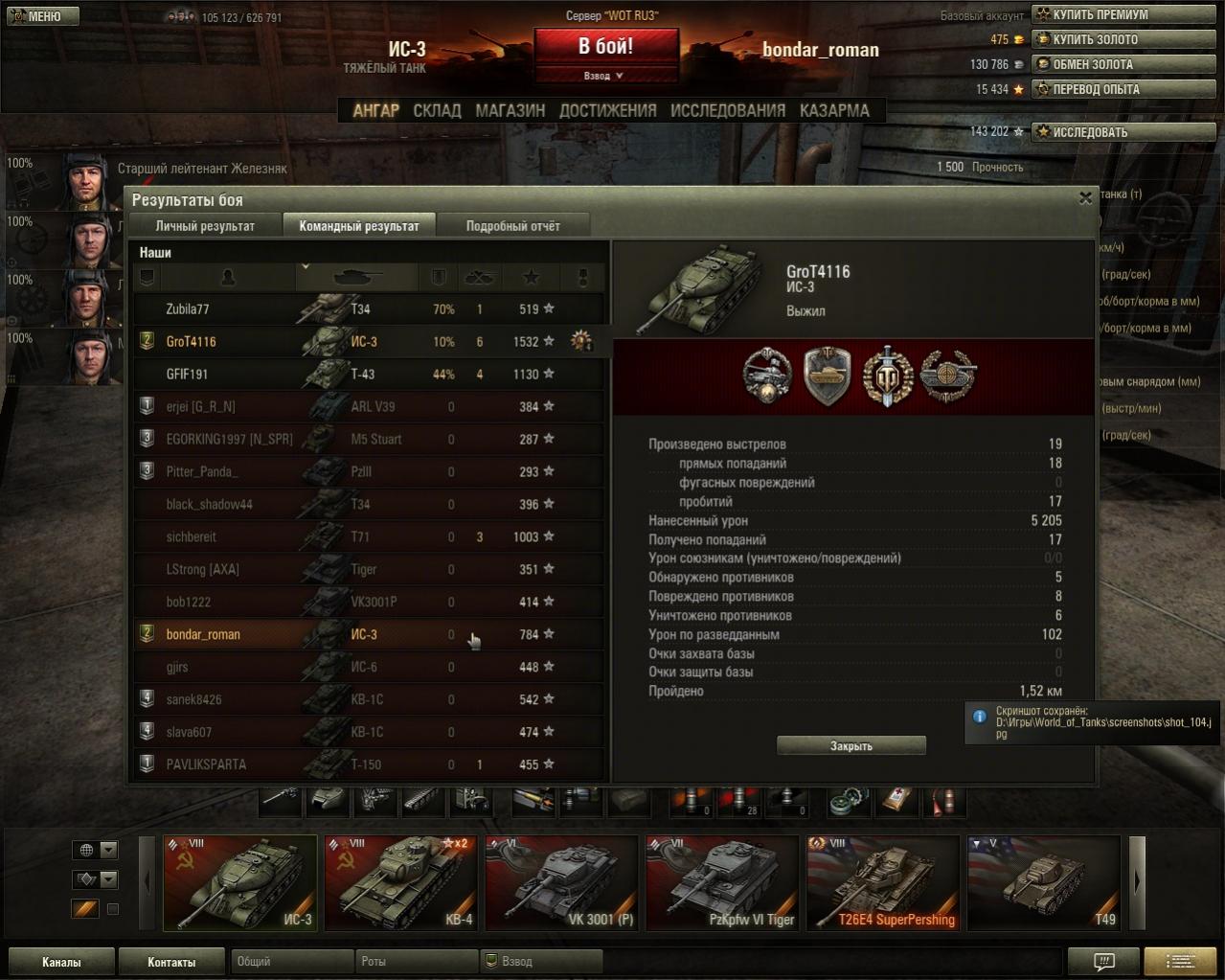Visit the Казарма section

834,110
